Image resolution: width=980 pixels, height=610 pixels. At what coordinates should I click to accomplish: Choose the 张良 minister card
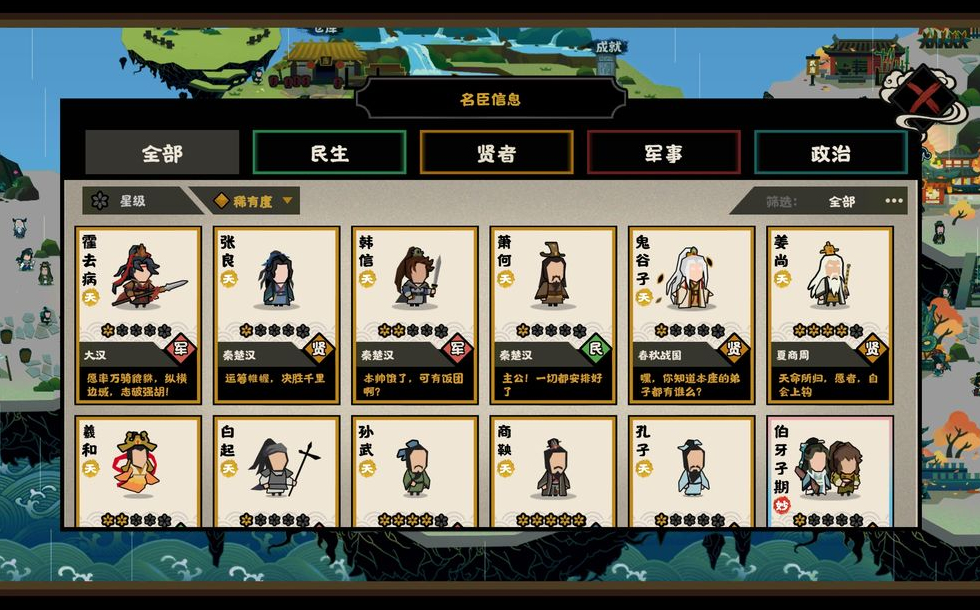tap(276, 314)
